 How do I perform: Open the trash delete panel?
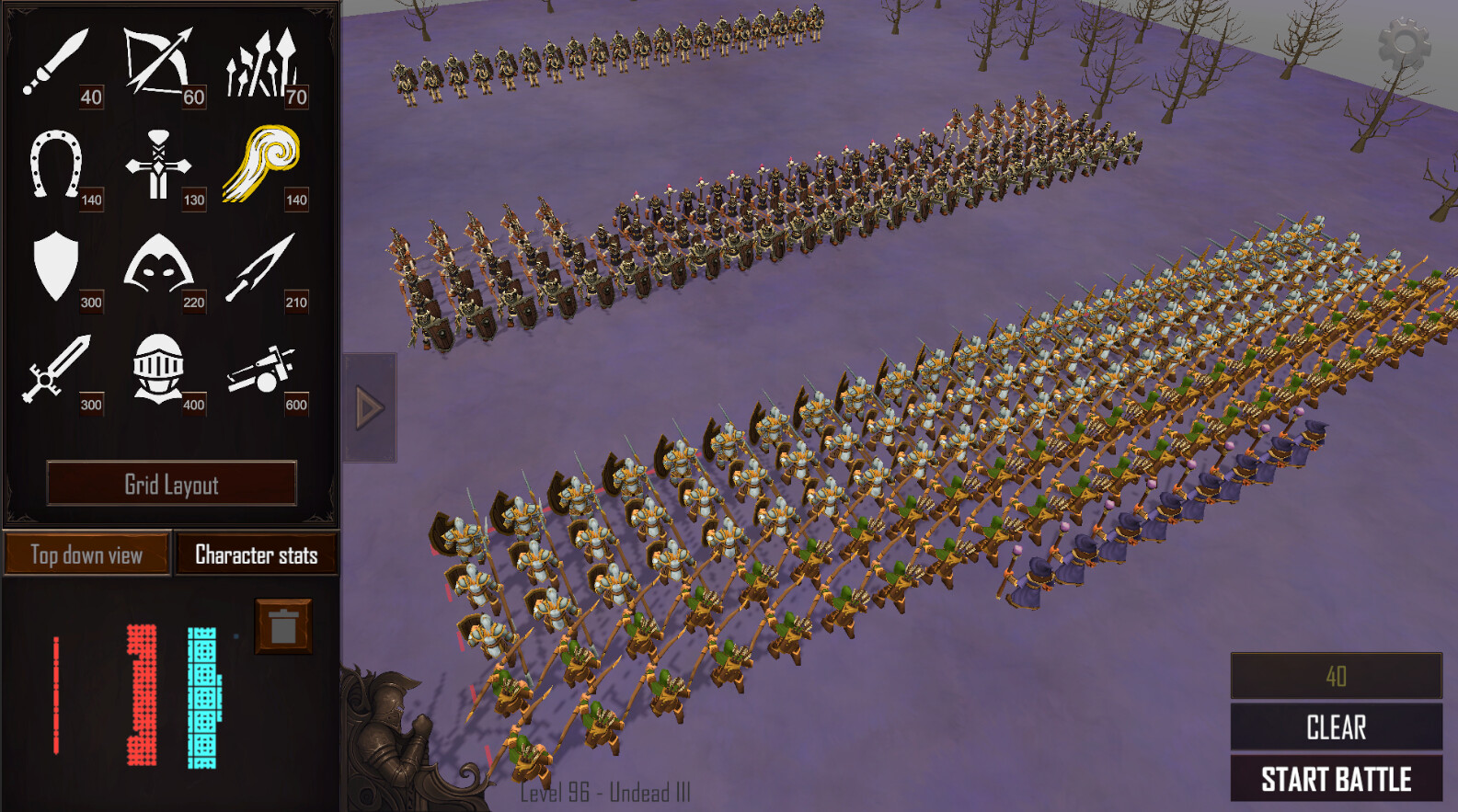281,627
